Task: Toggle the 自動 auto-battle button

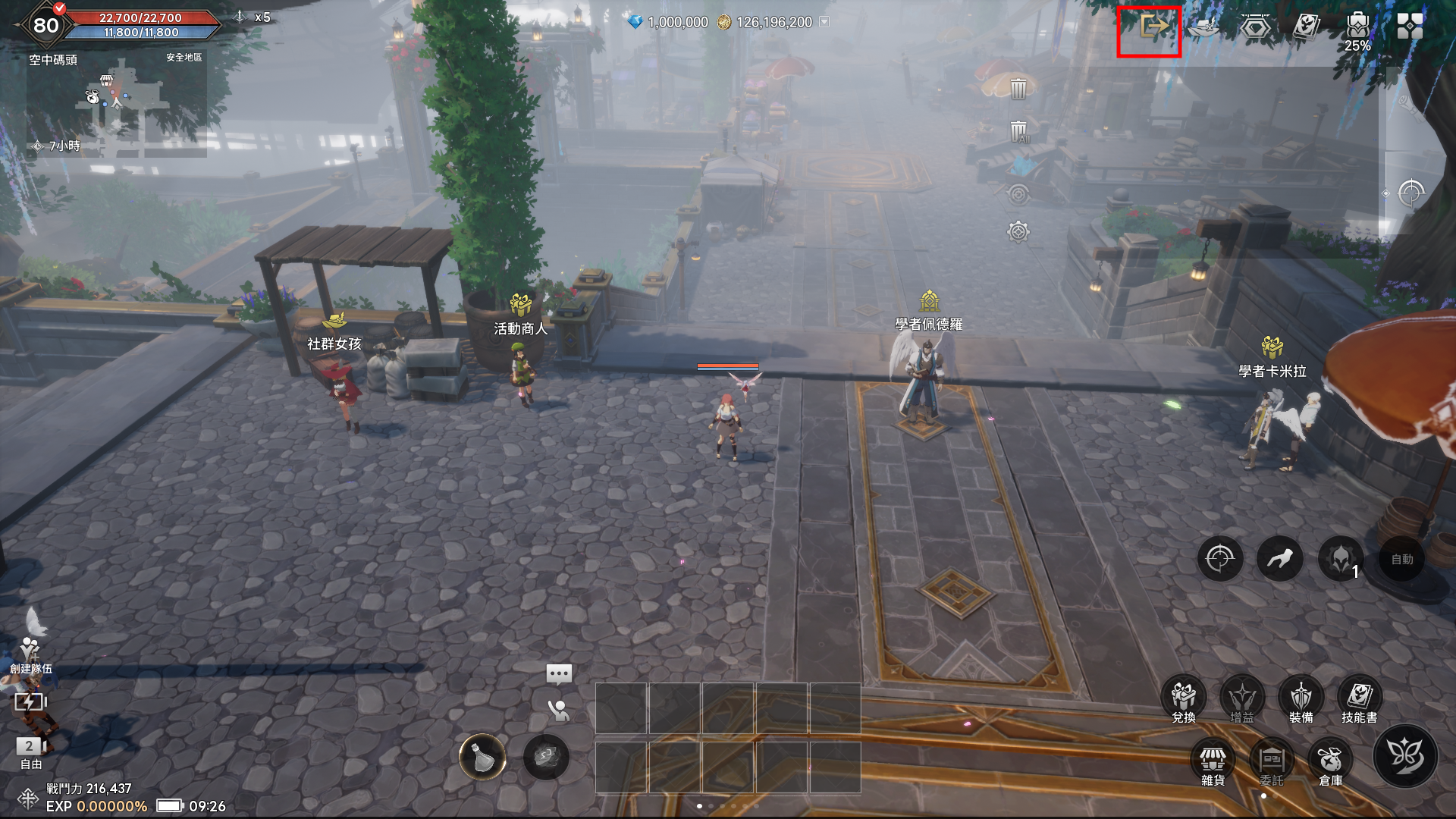Action: tap(1401, 560)
